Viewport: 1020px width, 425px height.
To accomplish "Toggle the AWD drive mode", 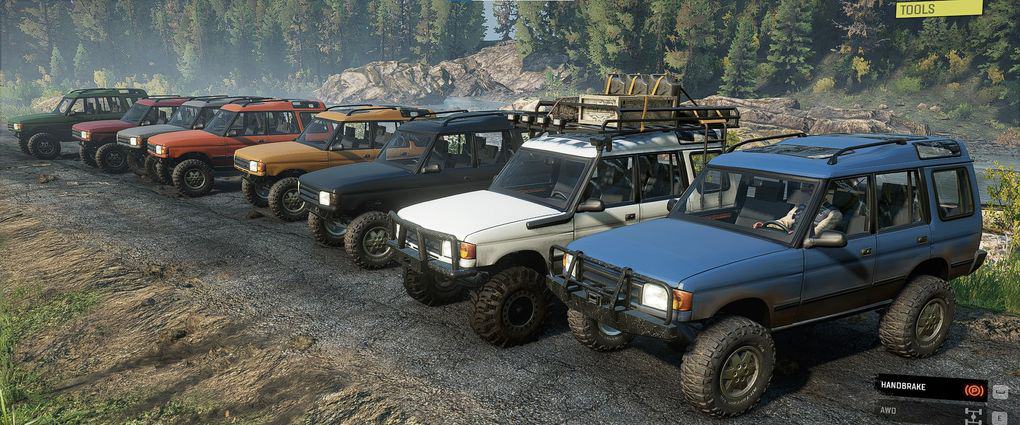I will [x=931, y=411].
